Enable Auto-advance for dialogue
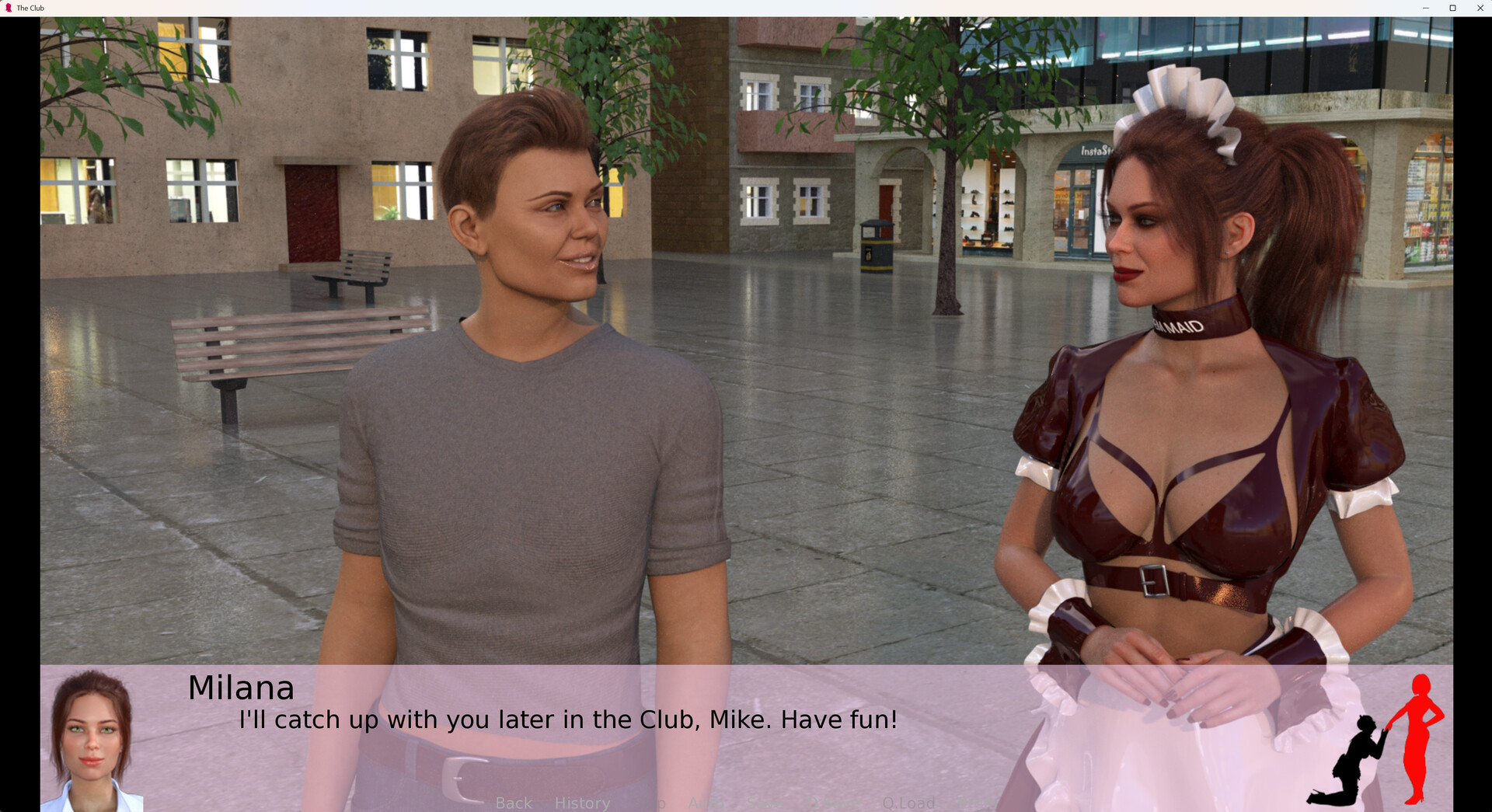The width and height of the screenshot is (1492, 812). pos(706,803)
